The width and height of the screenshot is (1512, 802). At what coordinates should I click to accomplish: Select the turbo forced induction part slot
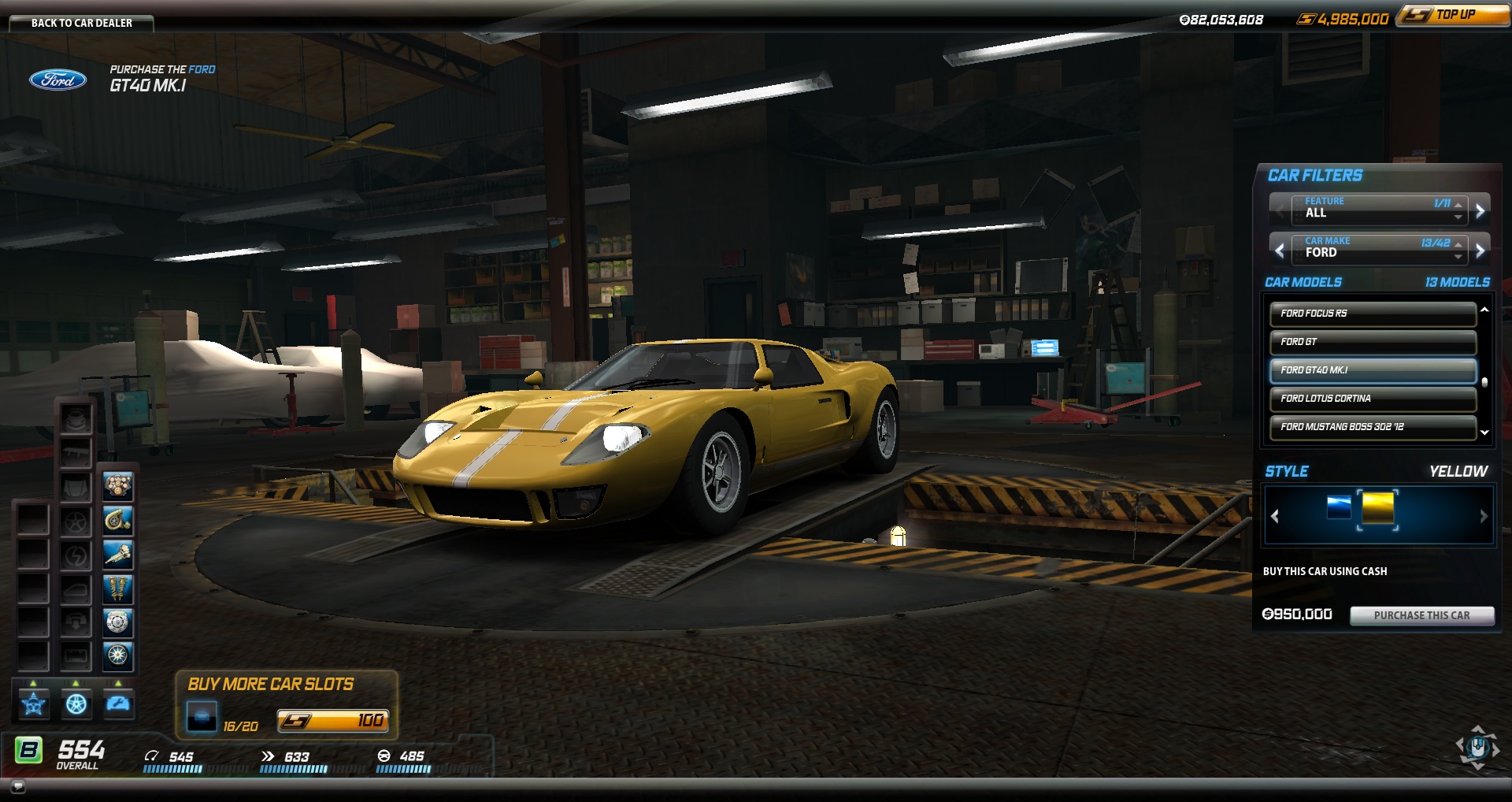click(x=118, y=521)
